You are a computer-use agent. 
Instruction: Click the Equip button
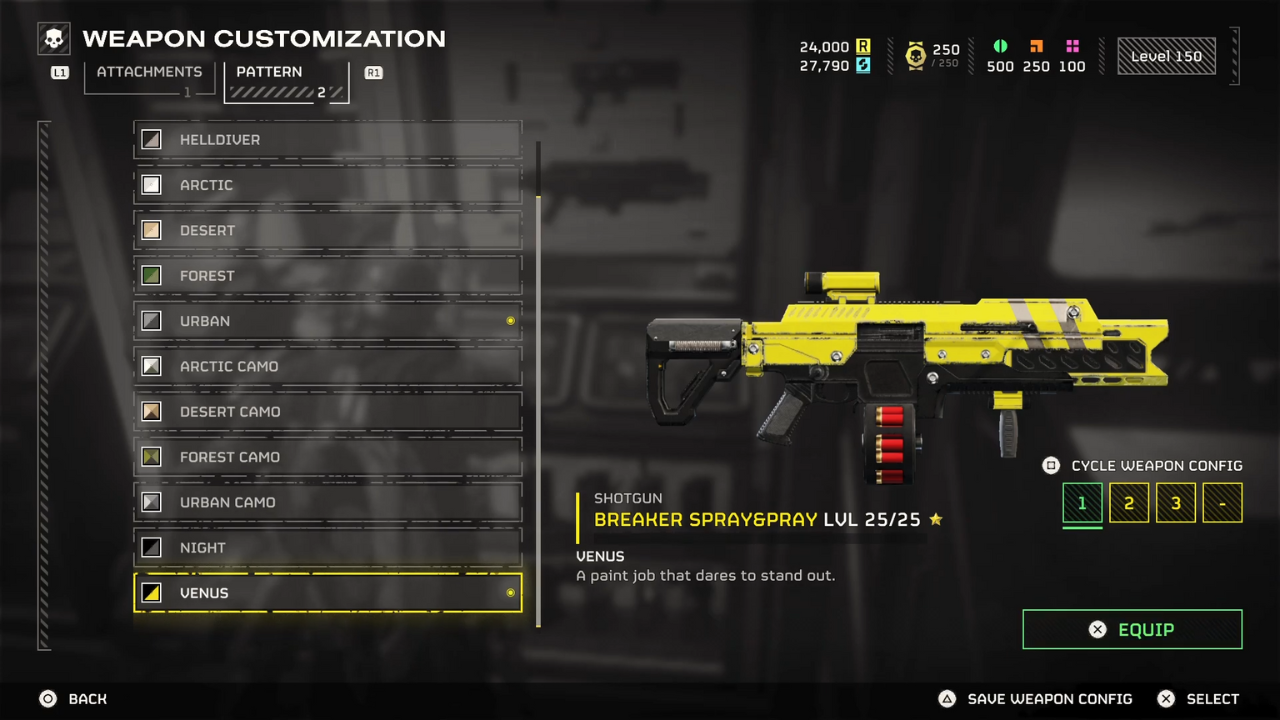click(x=1132, y=630)
